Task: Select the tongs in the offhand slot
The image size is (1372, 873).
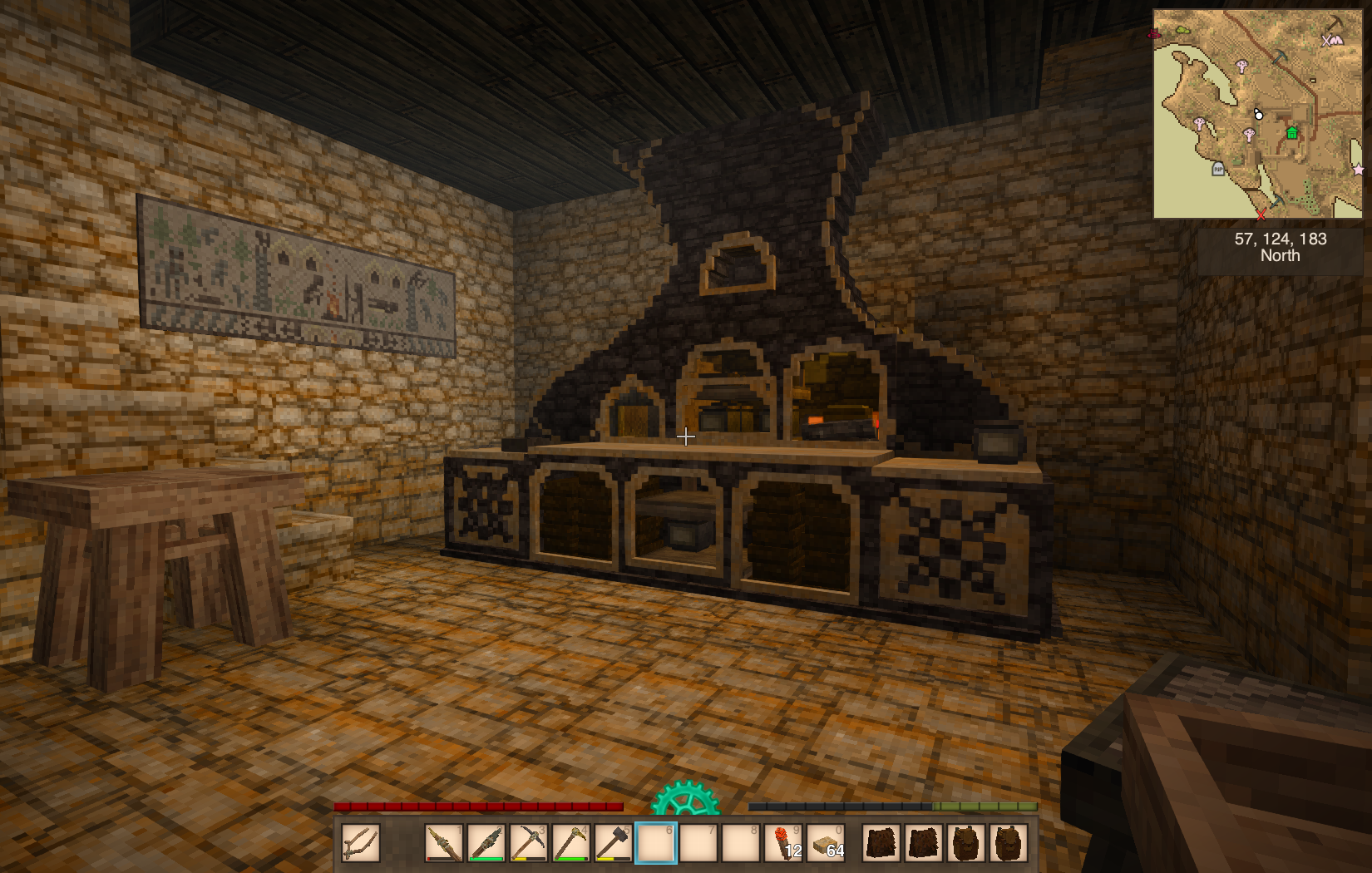Action: 361,843
